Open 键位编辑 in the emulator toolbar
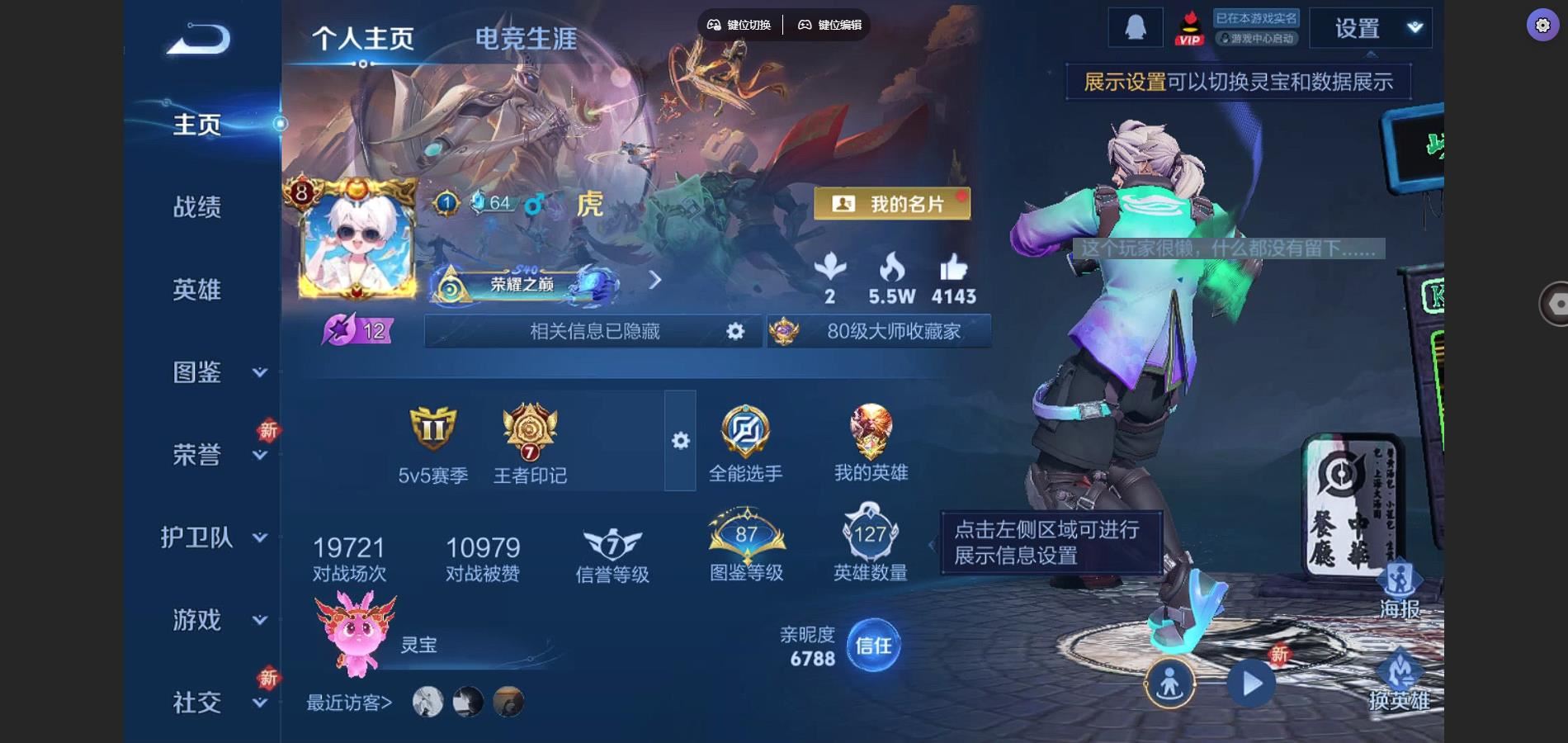Screen dimensions: 1568x743 click(x=829, y=25)
